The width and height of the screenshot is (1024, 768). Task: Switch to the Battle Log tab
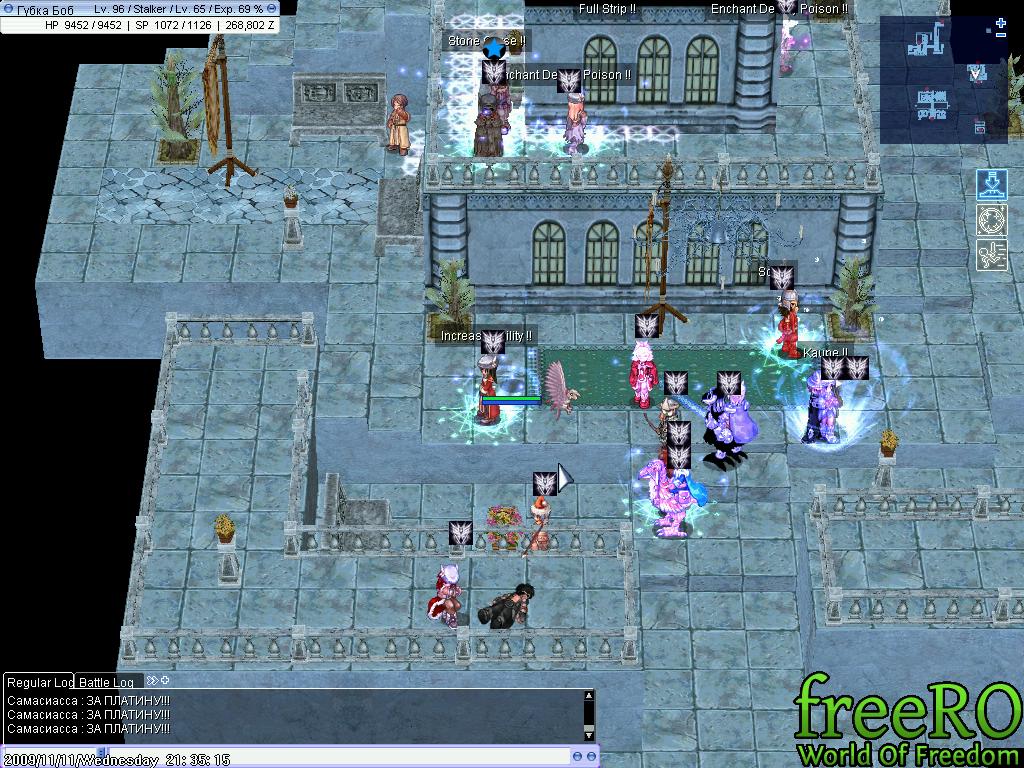click(106, 682)
